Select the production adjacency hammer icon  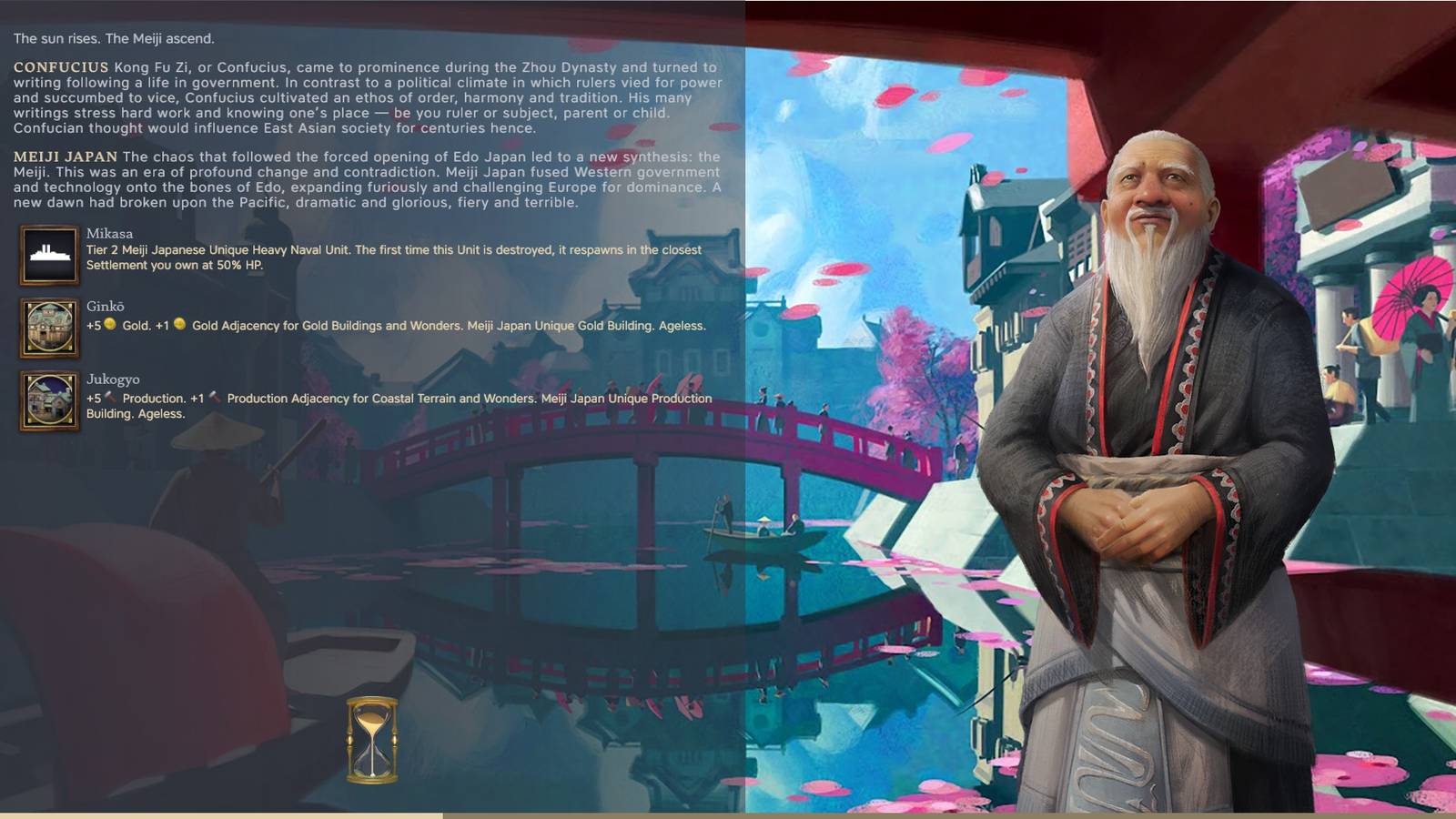tap(215, 399)
